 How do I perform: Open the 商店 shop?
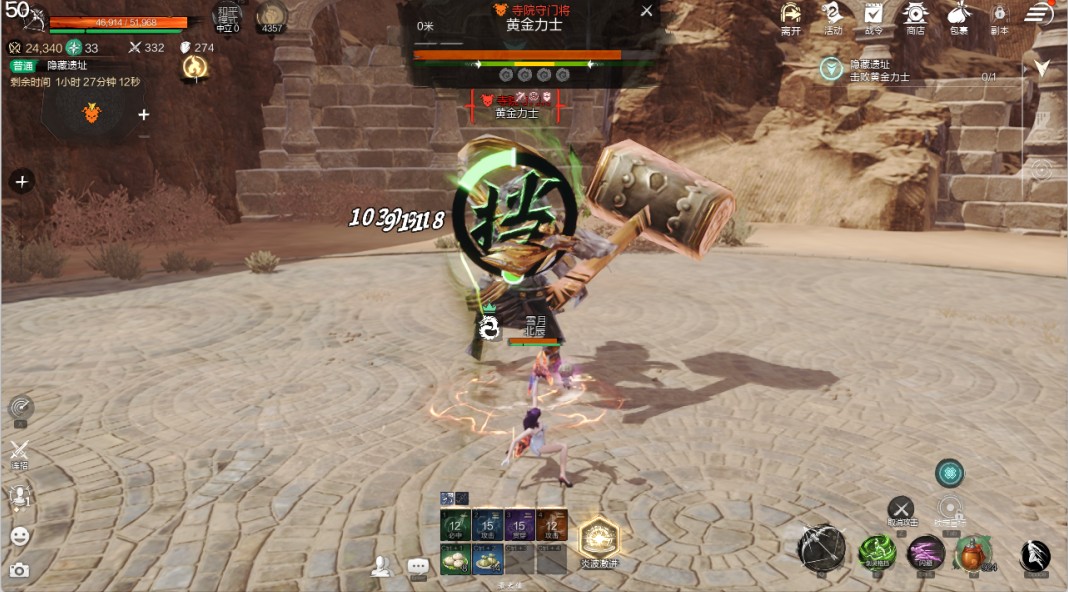click(x=915, y=14)
